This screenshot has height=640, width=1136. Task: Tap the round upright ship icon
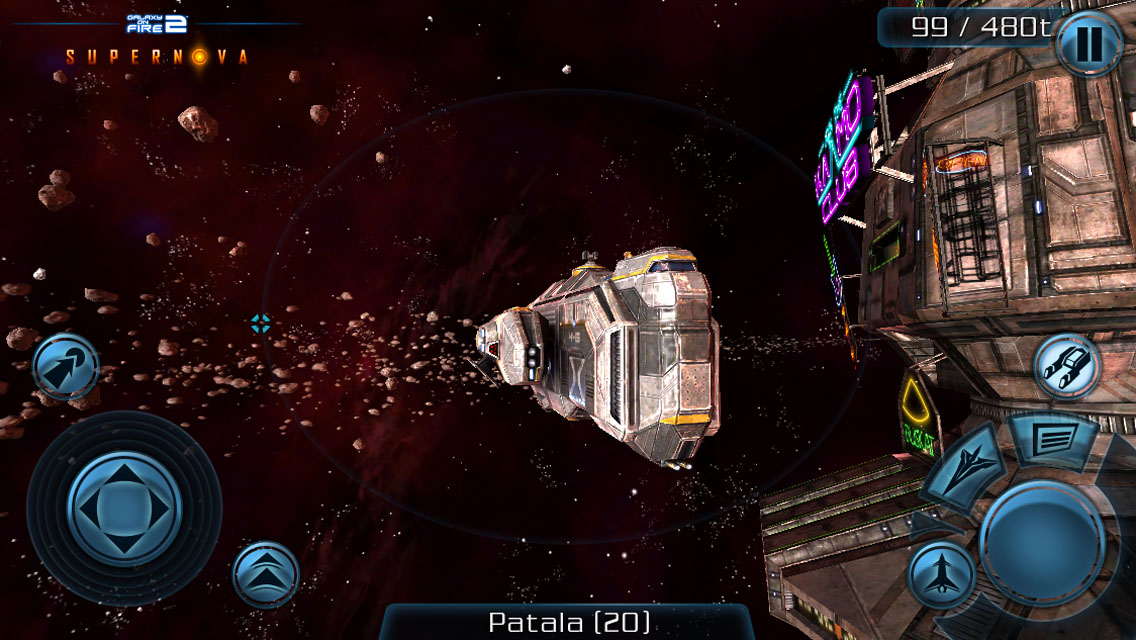[x=941, y=576]
